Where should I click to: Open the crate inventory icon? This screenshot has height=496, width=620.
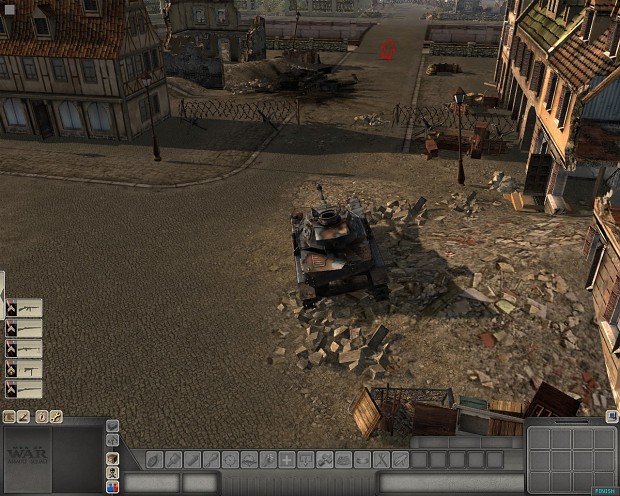112,457
